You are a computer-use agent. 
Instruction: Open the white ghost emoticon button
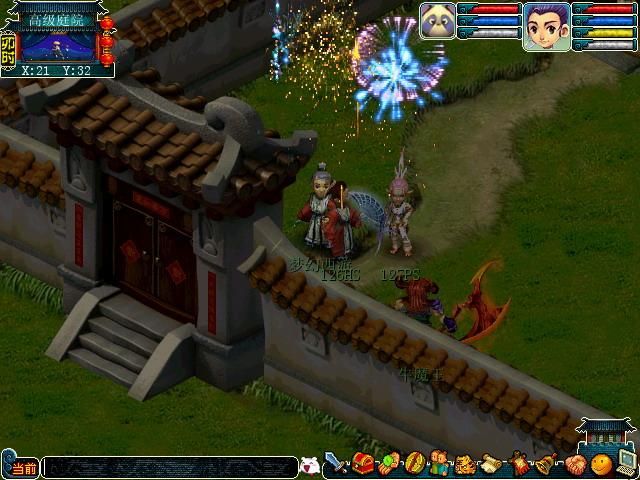pyautogui.click(x=310, y=466)
